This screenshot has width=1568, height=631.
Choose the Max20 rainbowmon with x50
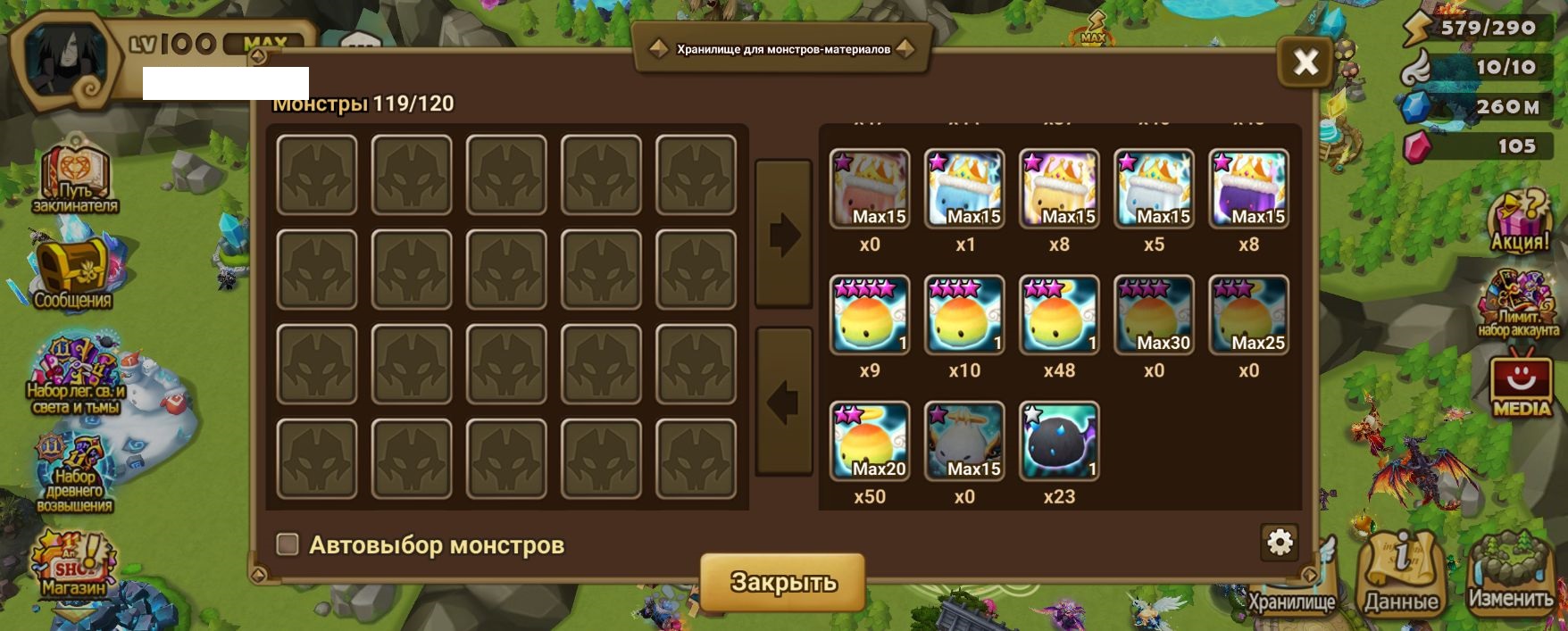tap(870, 441)
